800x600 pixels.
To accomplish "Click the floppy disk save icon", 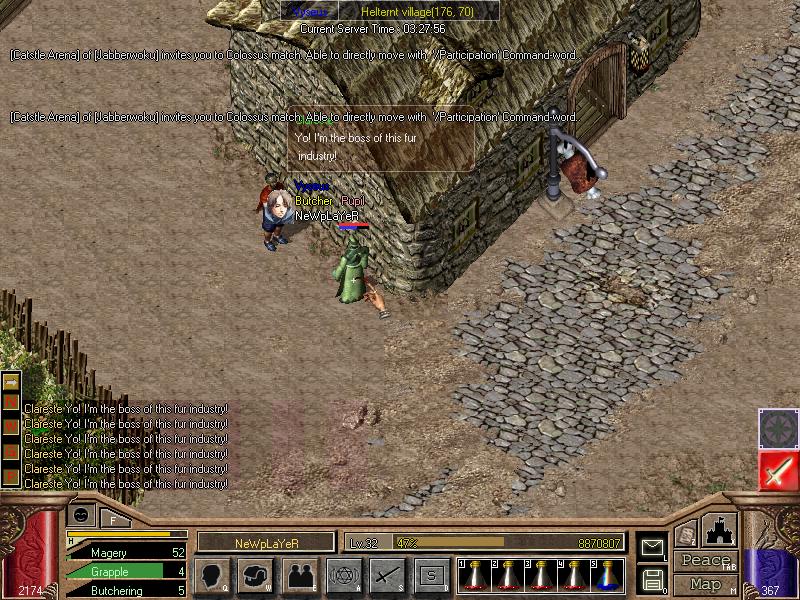I will 651,578.
